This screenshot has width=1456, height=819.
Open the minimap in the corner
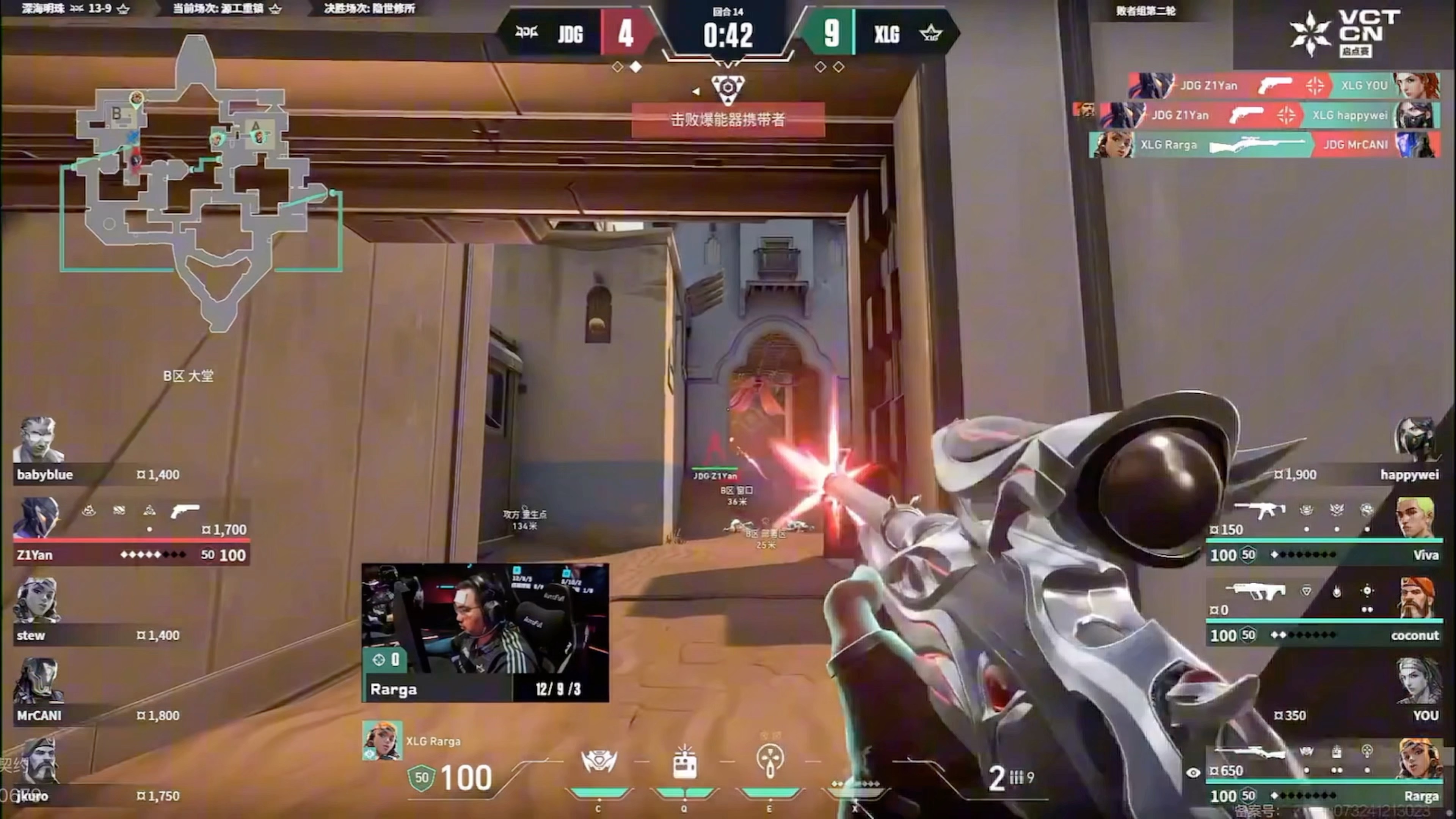tap(201, 181)
